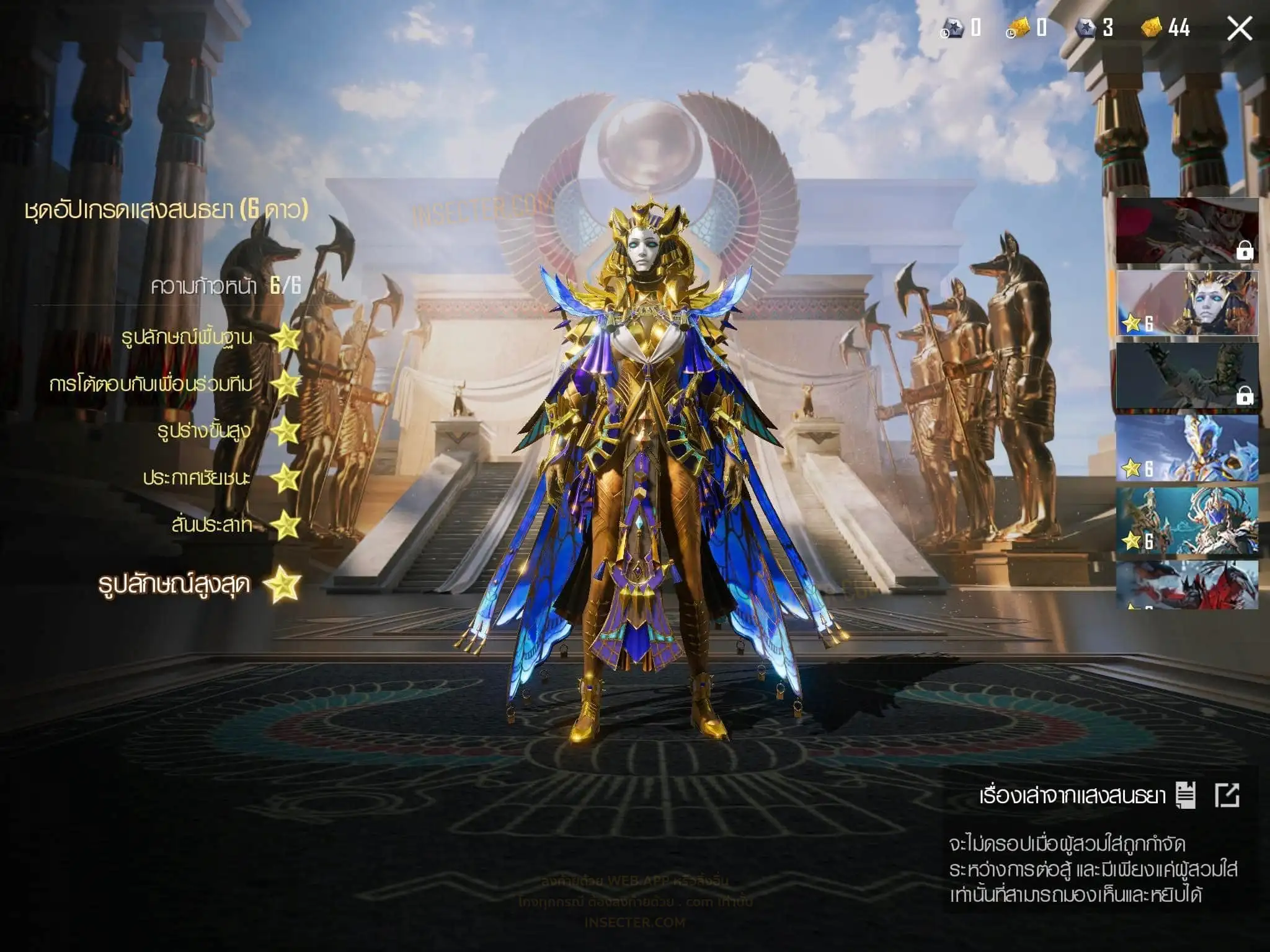Pick the partially visible red-winged outfit thumbnail
Viewport: 1270px width, 952px height.
tap(1186, 585)
